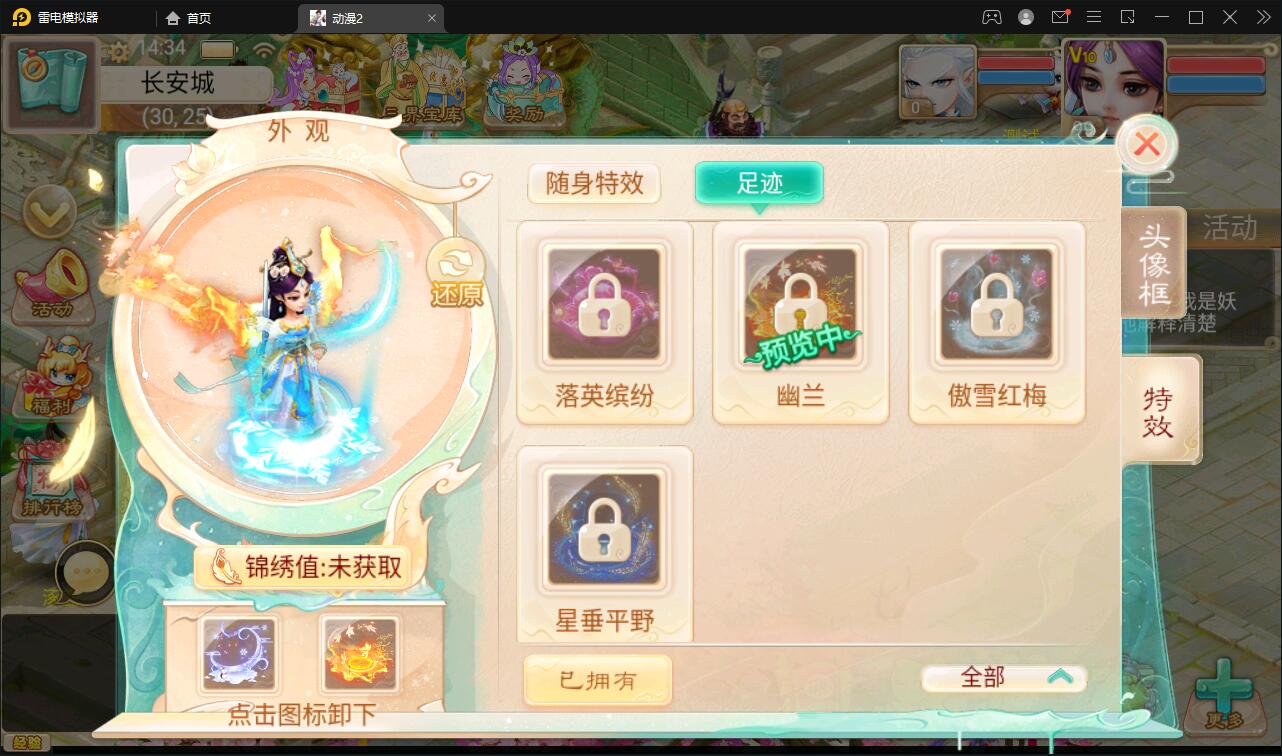Open the chat speech bubble icon

[x=86, y=573]
